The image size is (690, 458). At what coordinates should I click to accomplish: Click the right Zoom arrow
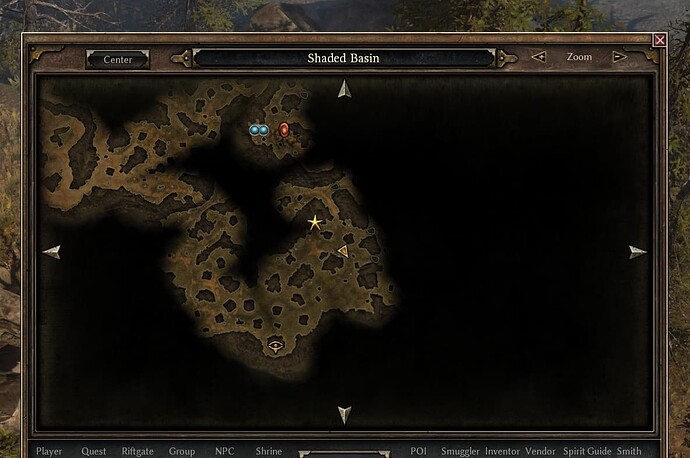[620, 57]
